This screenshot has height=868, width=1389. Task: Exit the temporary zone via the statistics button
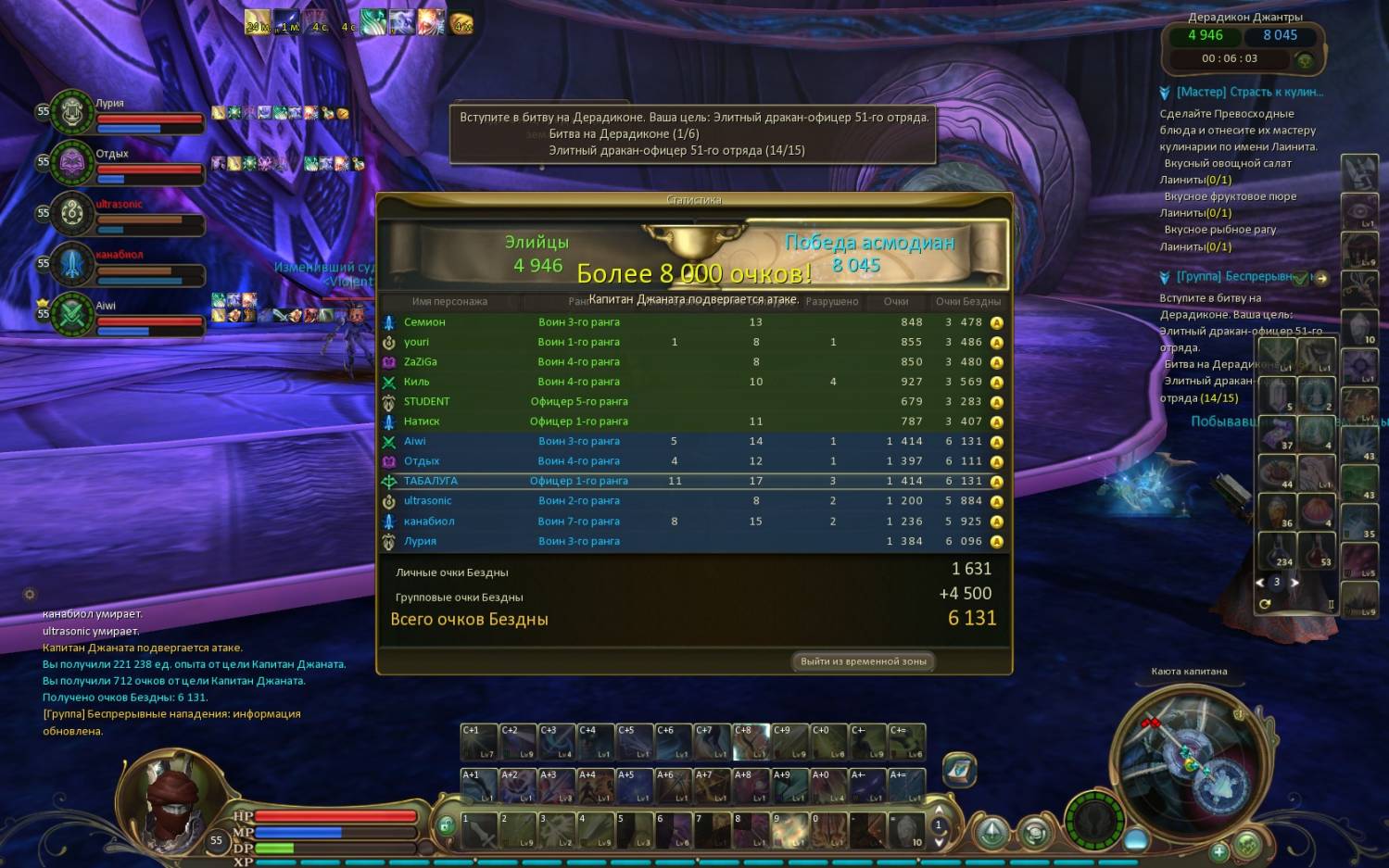pos(863,661)
